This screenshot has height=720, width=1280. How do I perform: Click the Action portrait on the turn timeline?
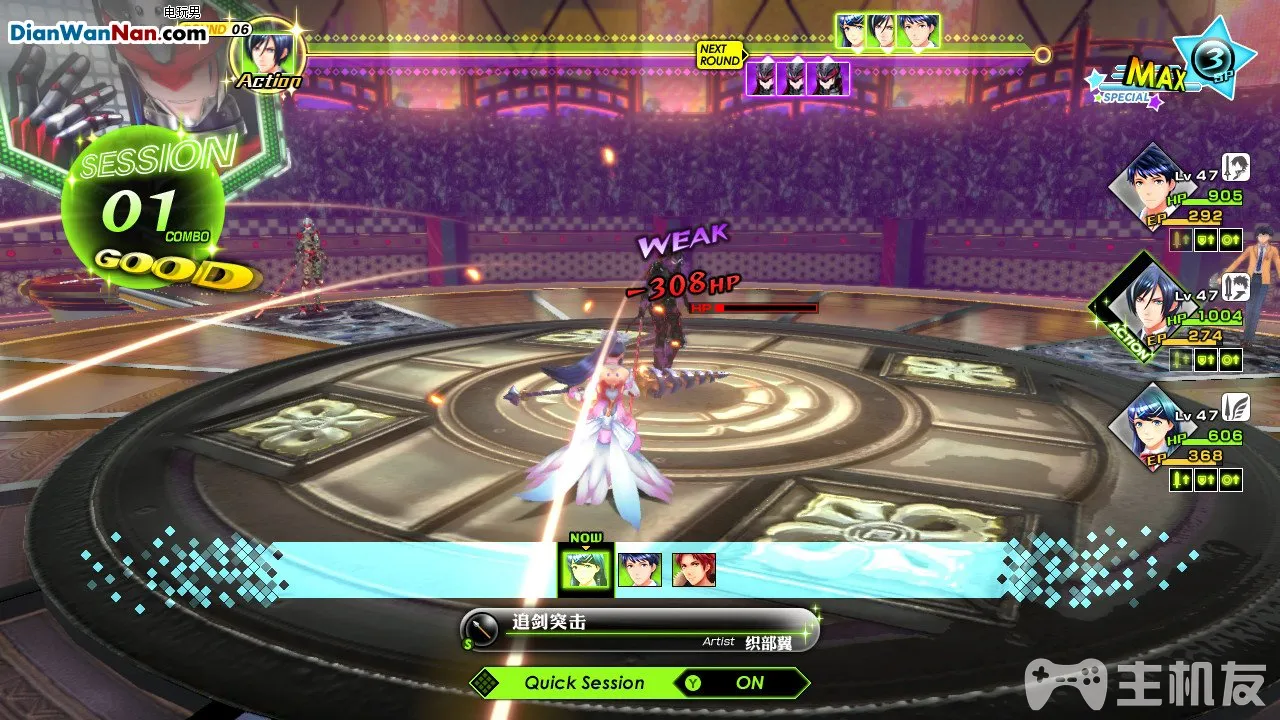tap(267, 54)
